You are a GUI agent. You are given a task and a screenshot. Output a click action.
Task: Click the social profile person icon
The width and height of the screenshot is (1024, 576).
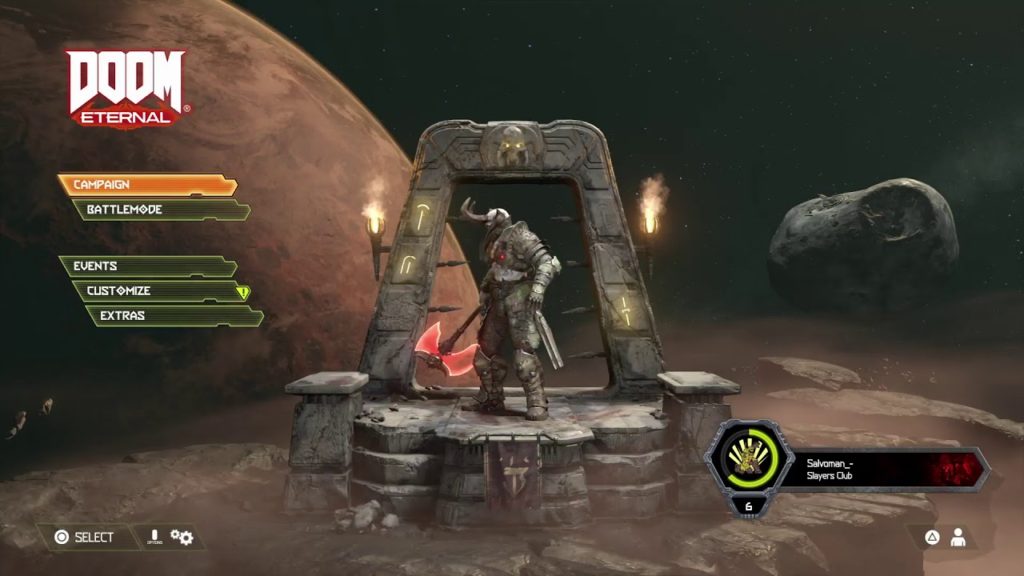point(958,537)
